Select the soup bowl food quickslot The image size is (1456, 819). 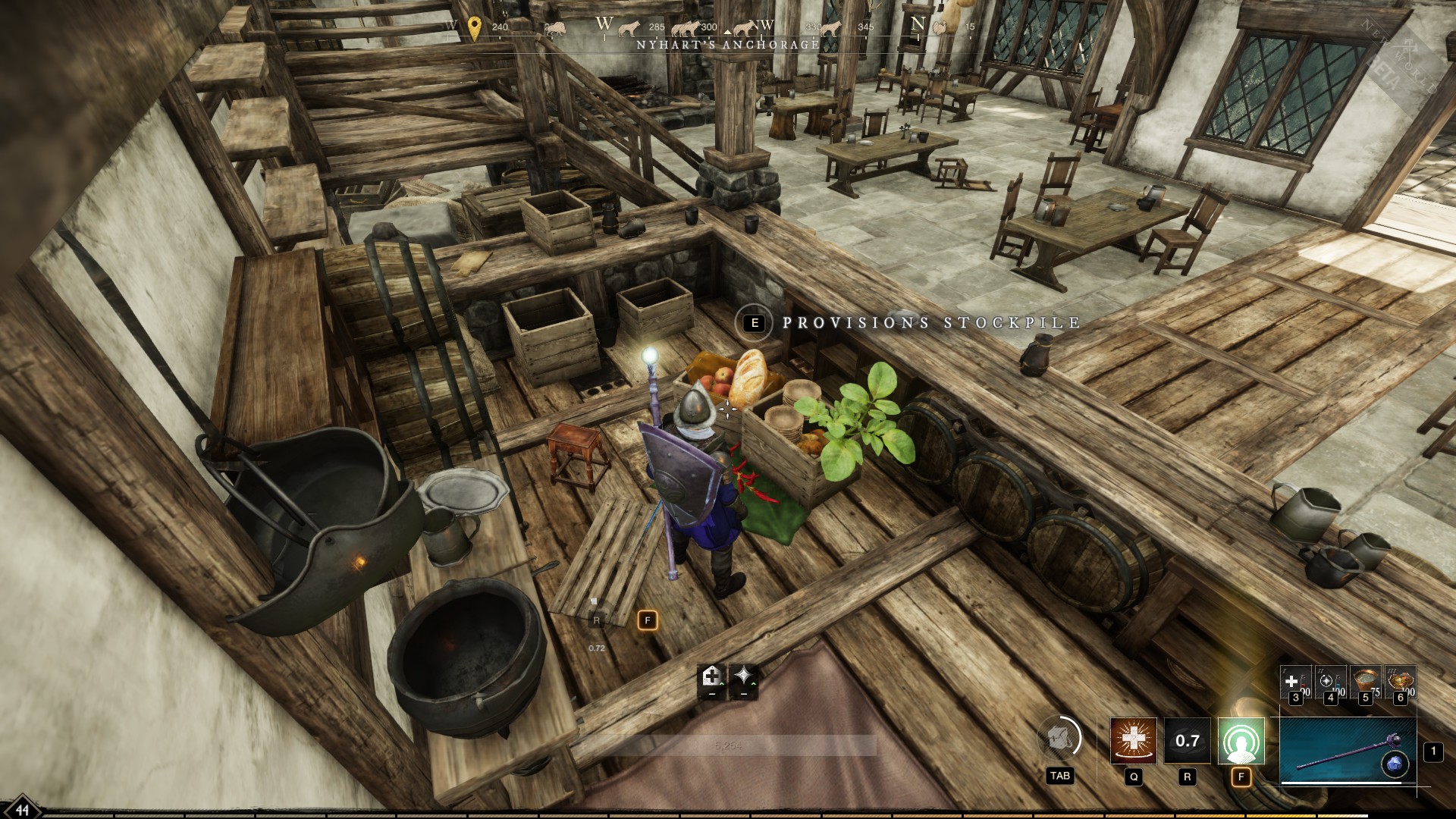[1365, 682]
